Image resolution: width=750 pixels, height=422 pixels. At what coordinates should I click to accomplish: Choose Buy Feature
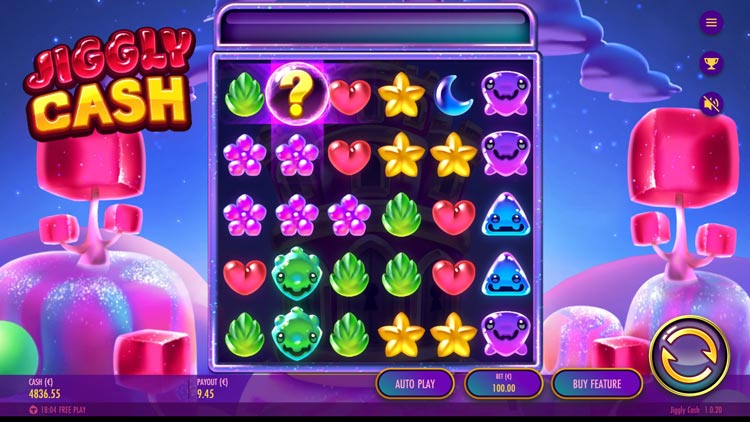(597, 383)
